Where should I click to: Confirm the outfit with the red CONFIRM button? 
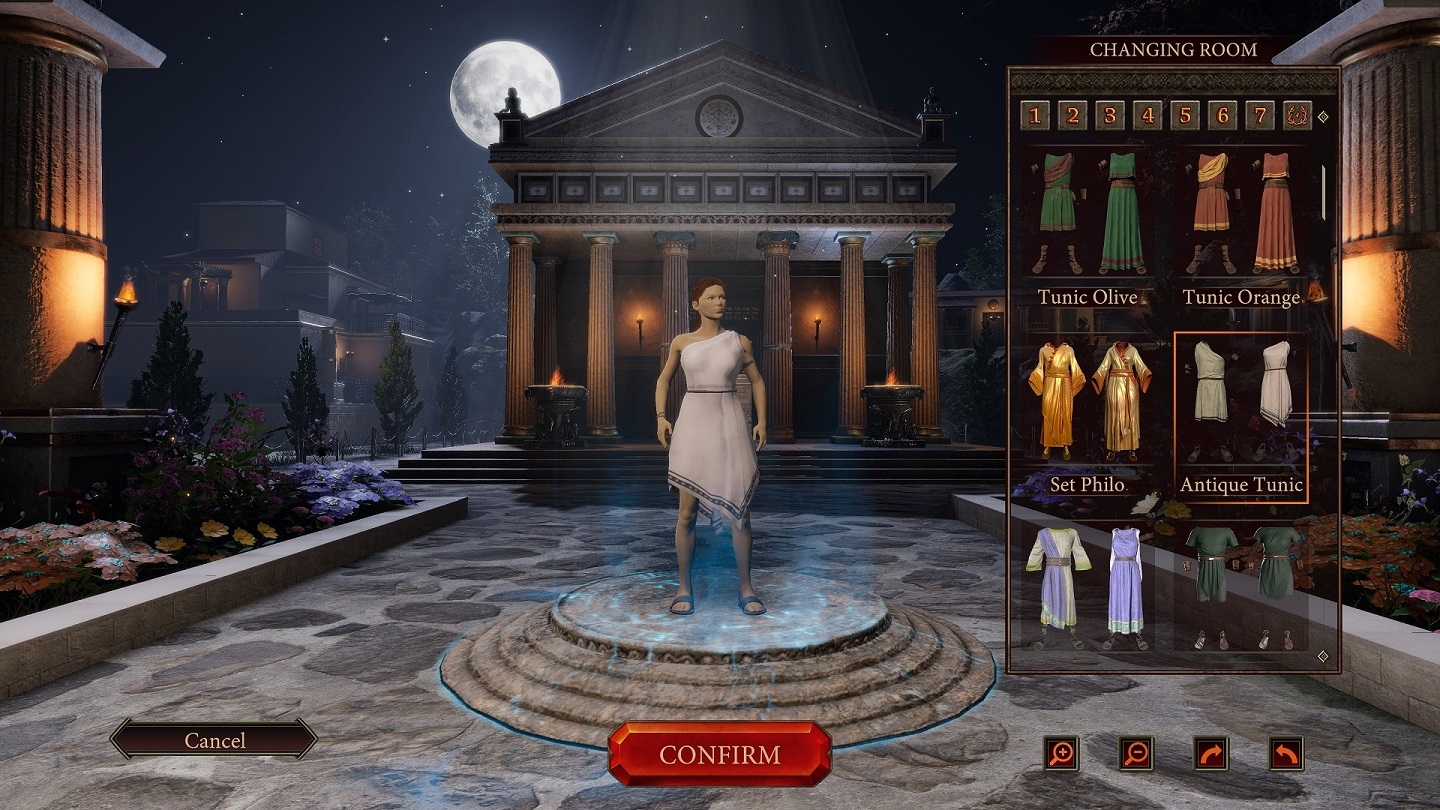coord(719,754)
